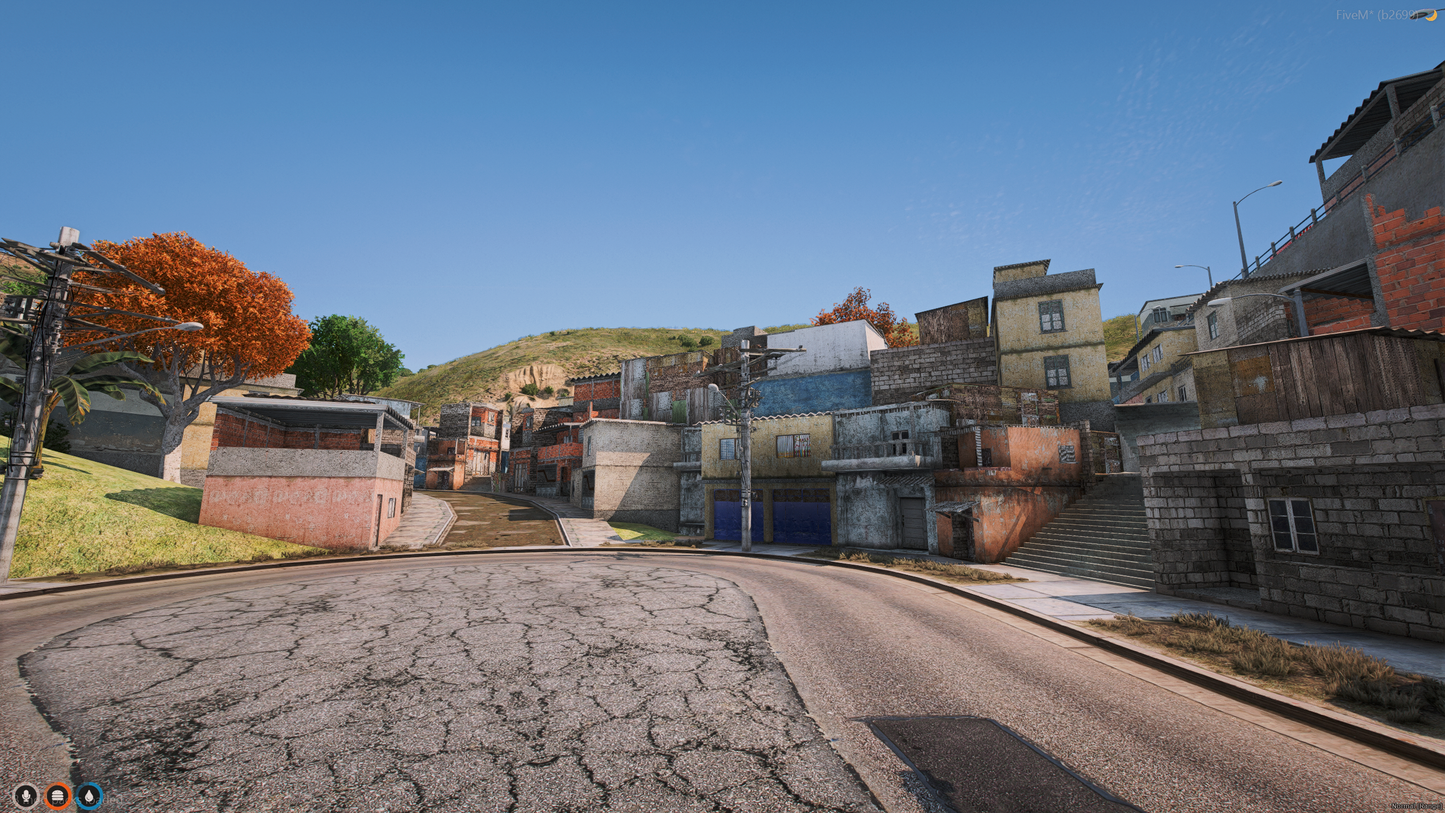Select the burger hunger status icon
The width and height of the screenshot is (1445, 813).
[58, 795]
